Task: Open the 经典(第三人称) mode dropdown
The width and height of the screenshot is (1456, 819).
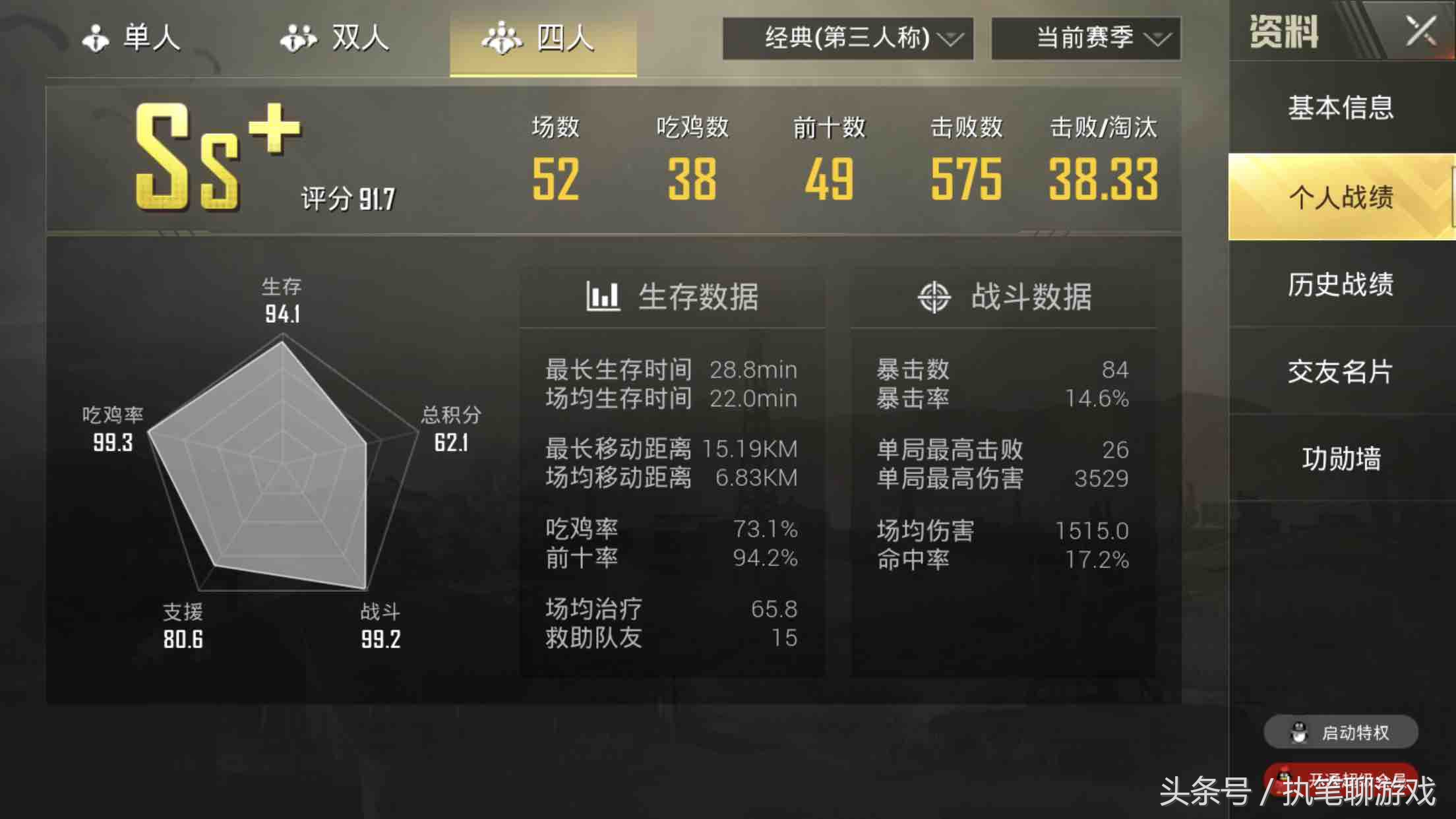Action: pos(846,38)
